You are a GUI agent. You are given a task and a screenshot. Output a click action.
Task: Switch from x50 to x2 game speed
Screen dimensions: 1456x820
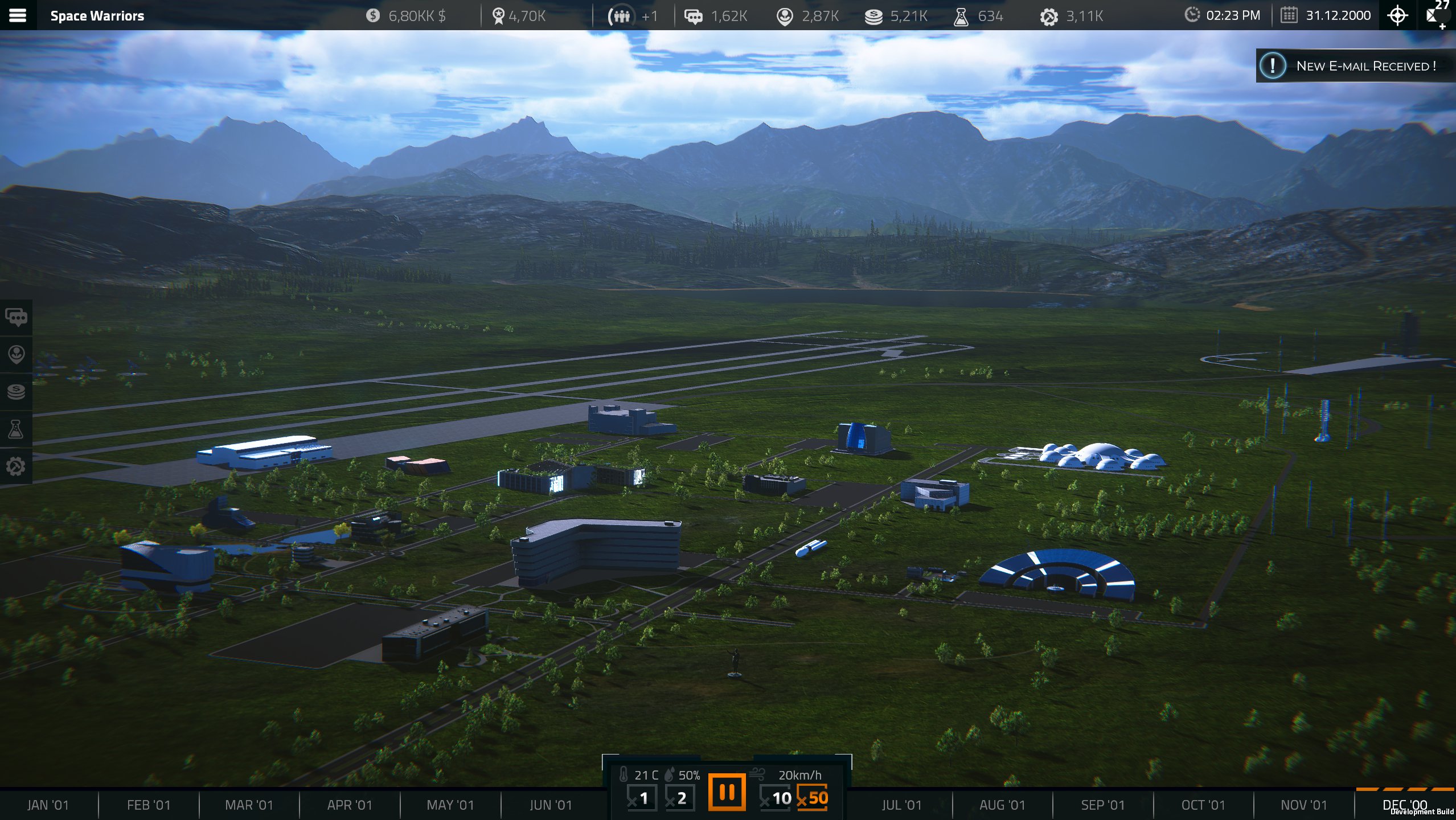pyautogui.click(x=681, y=797)
